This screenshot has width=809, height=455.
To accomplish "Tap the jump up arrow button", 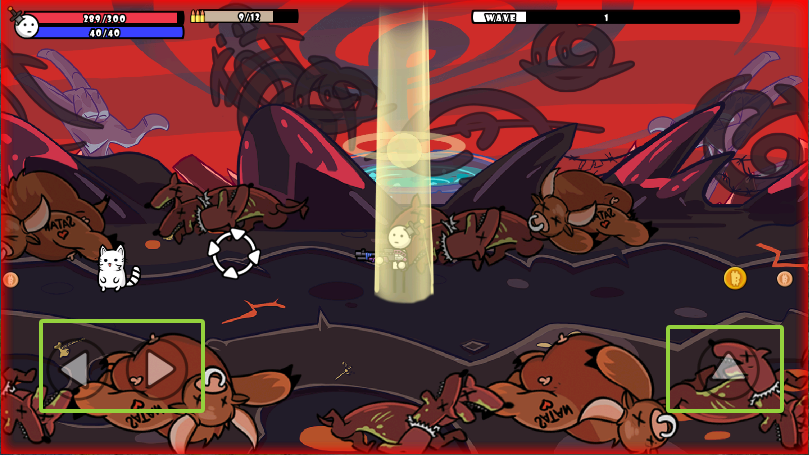I will pyautogui.click(x=728, y=367).
